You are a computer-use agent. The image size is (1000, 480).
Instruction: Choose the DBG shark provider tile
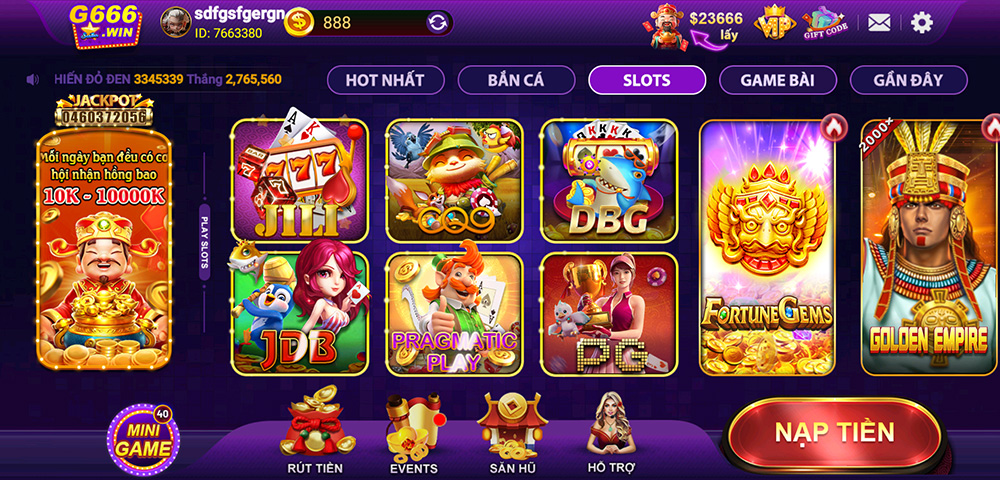point(608,181)
